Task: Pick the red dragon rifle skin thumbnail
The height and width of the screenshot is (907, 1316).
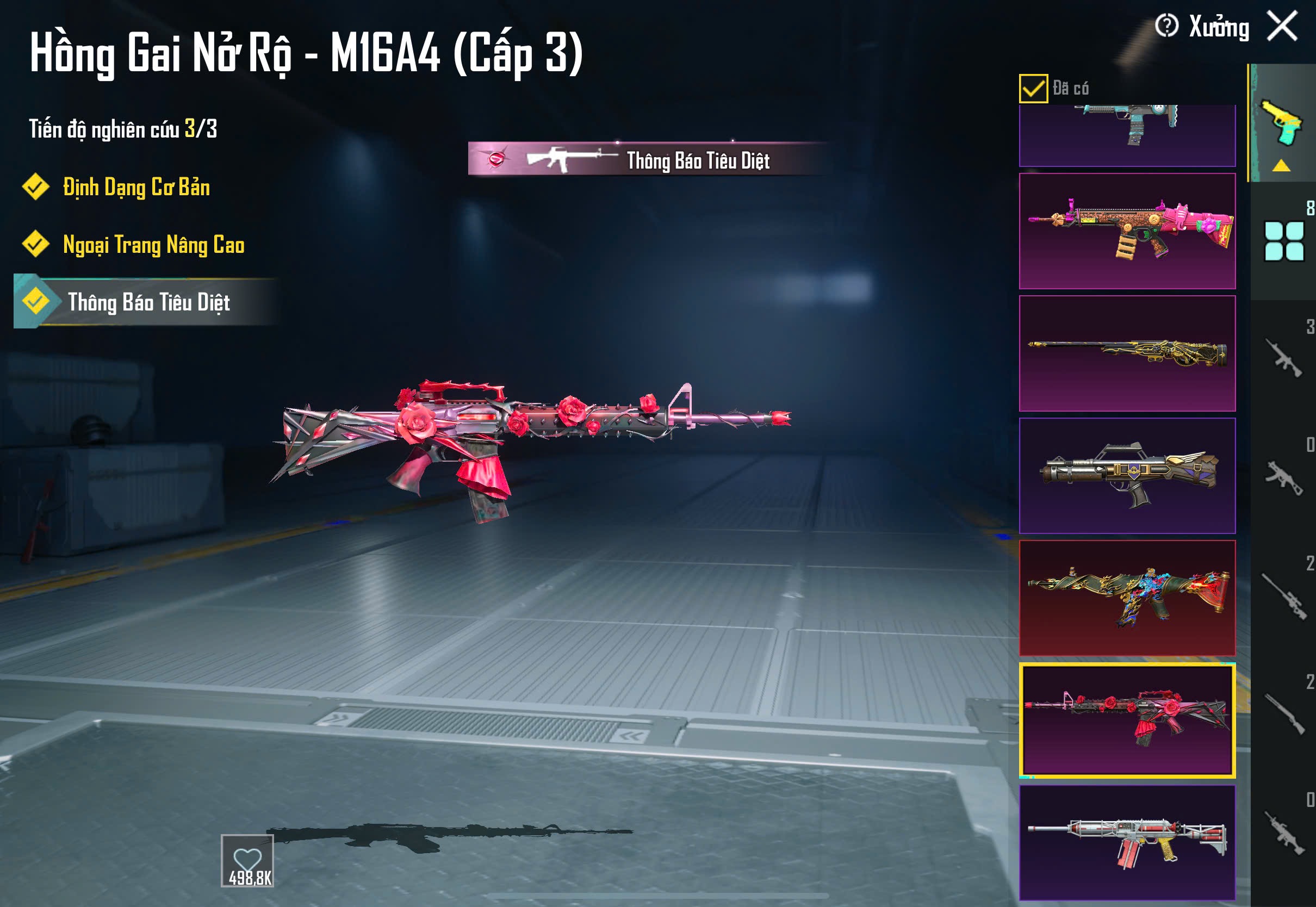Action: pos(1127,598)
